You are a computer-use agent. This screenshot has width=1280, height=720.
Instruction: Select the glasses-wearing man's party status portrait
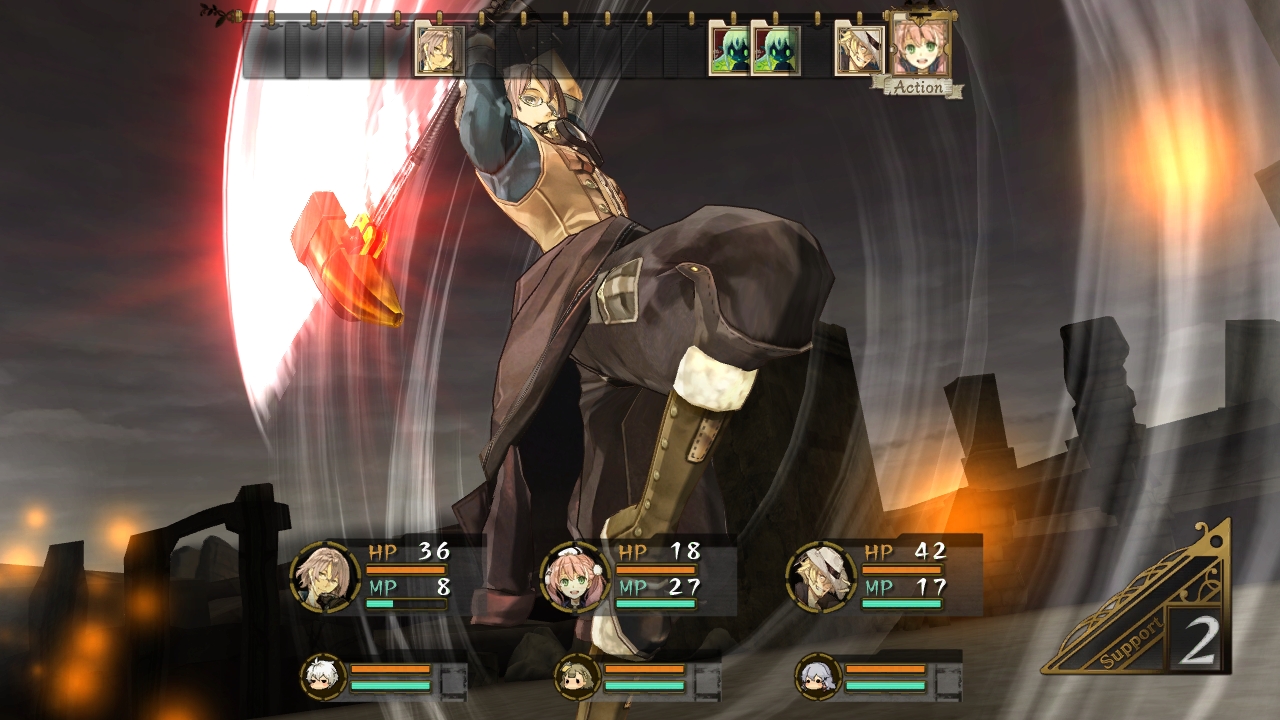coord(325,576)
